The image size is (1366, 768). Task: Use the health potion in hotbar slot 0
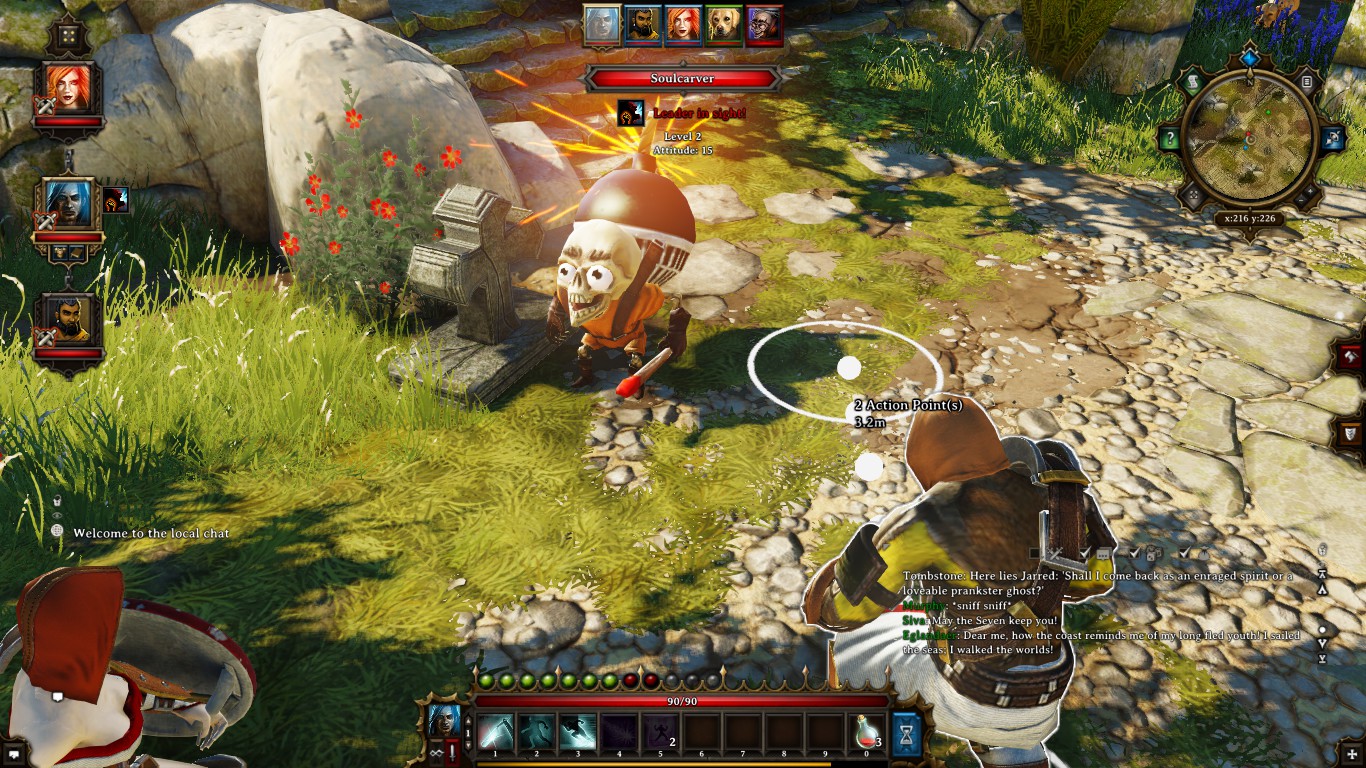click(x=864, y=733)
